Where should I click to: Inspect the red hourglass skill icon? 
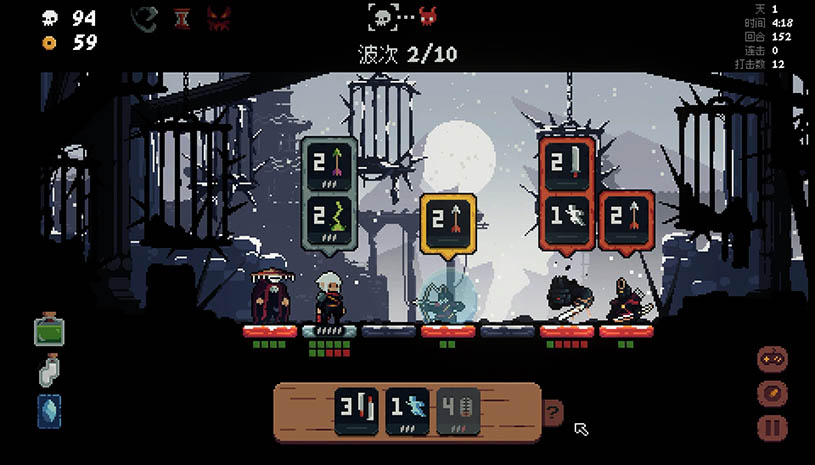point(181,18)
